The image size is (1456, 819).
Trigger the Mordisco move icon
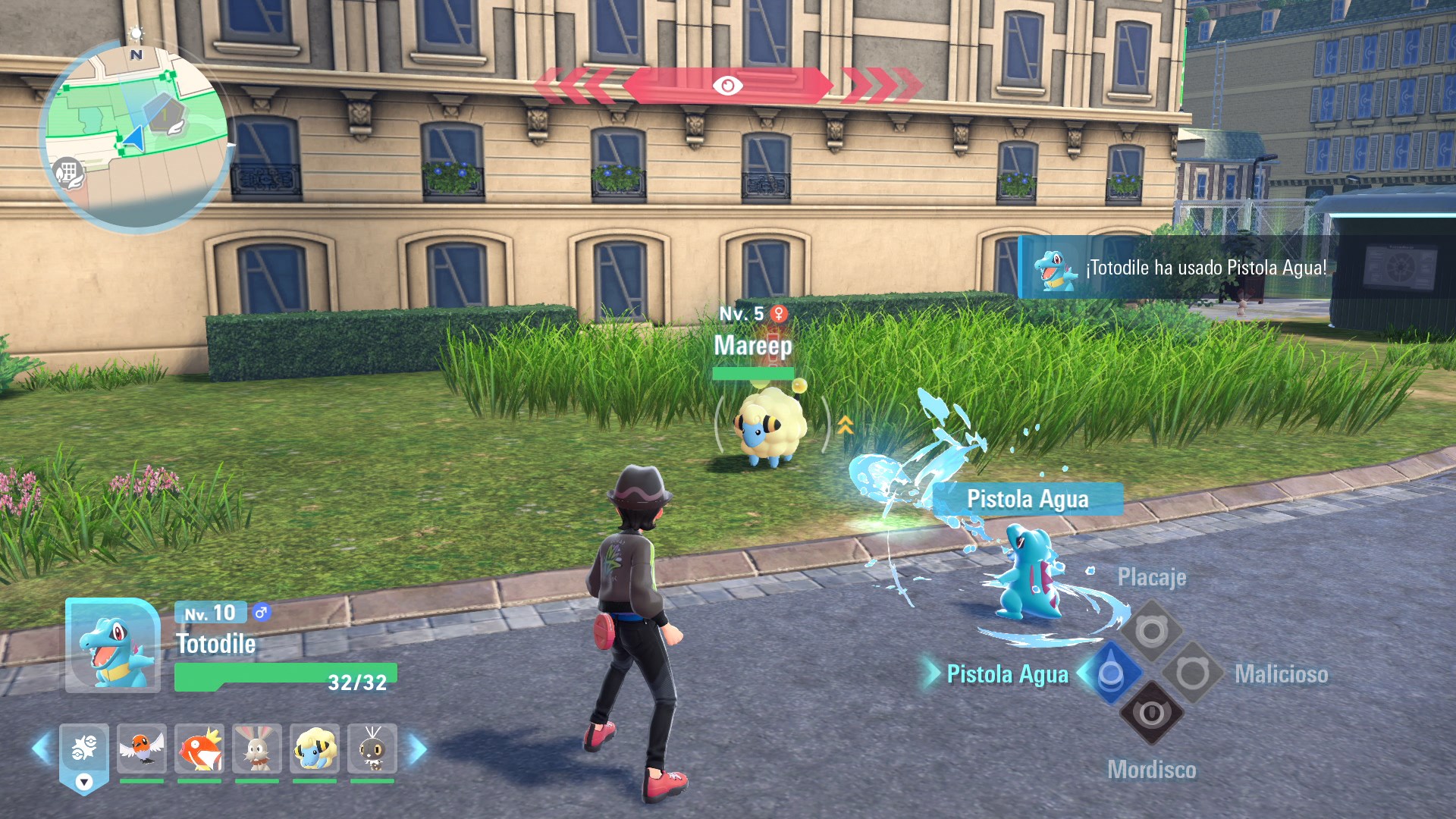coord(1151,714)
